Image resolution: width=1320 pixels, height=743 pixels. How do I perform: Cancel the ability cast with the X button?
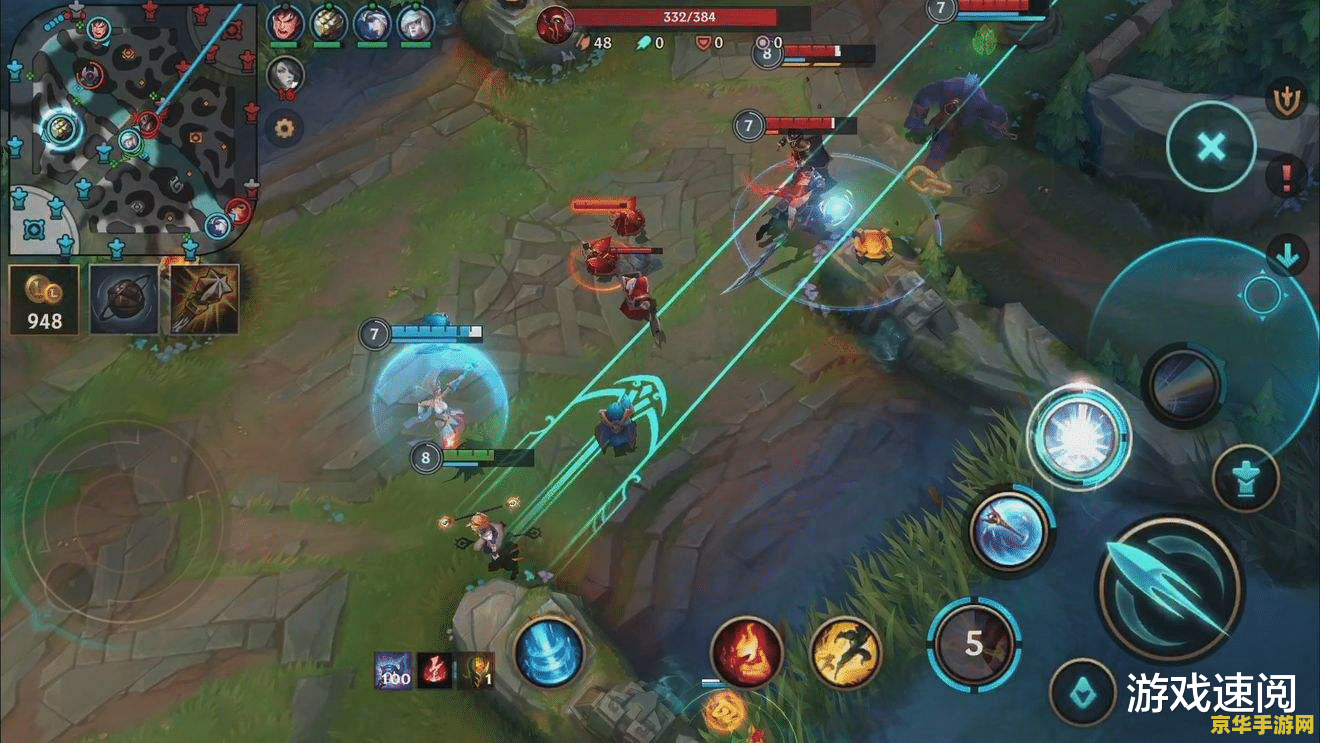pos(1211,148)
